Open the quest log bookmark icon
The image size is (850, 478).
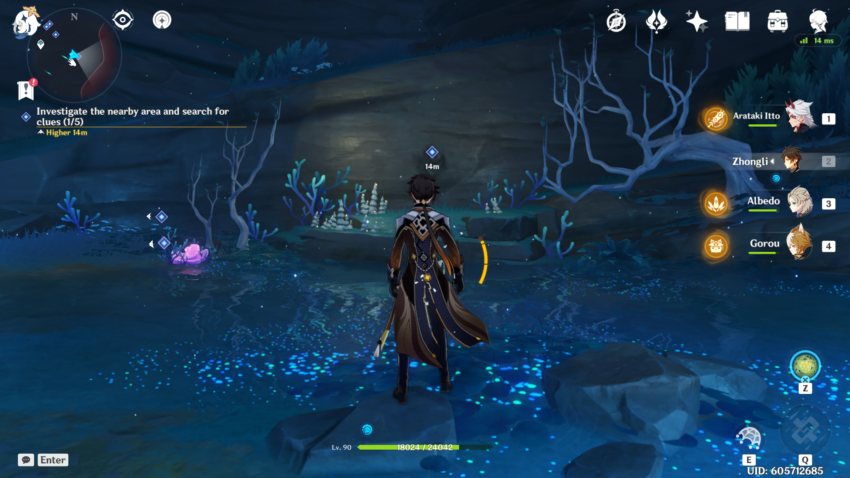[26, 90]
